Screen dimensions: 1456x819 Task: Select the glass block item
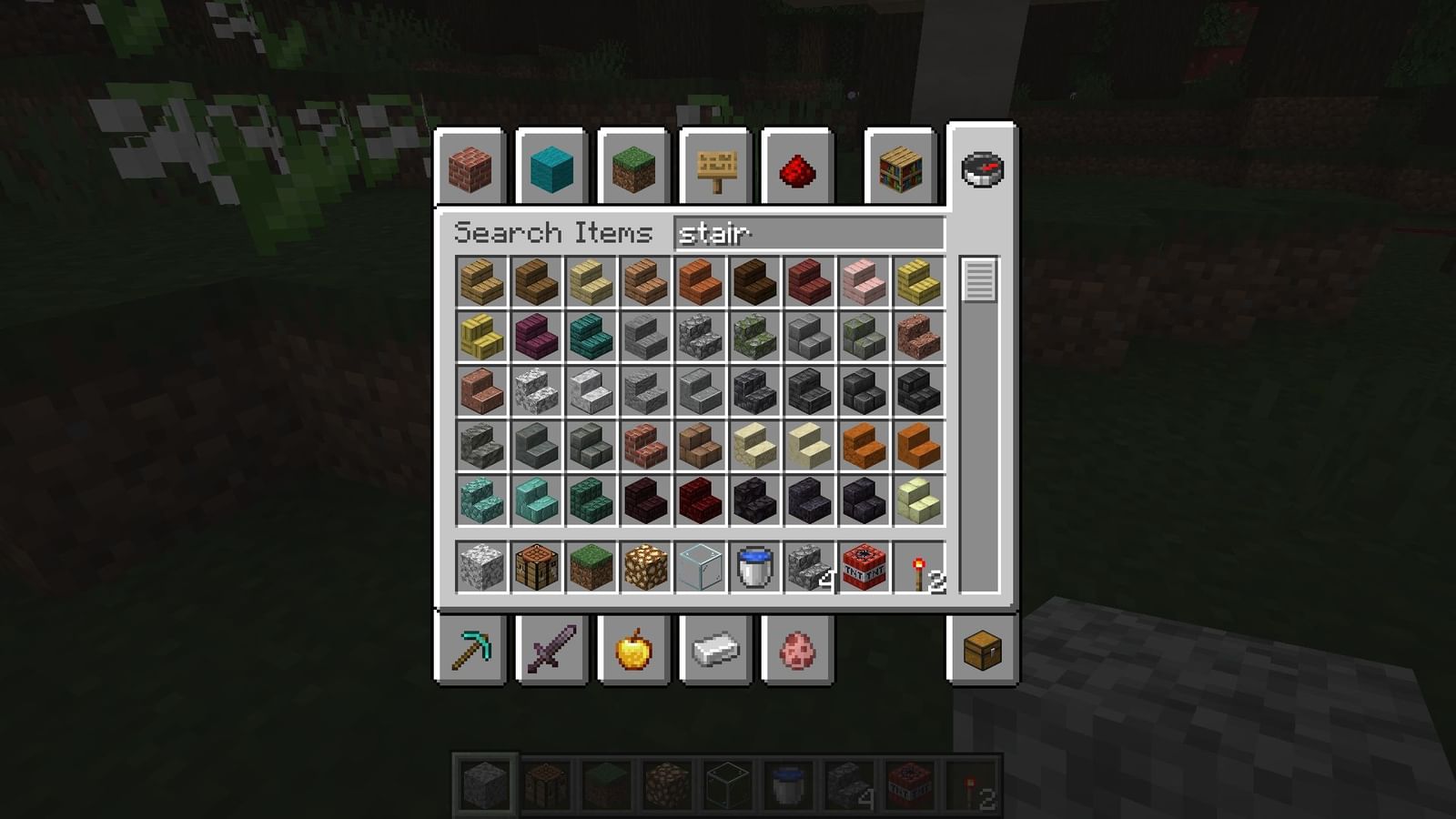pyautogui.click(x=698, y=569)
